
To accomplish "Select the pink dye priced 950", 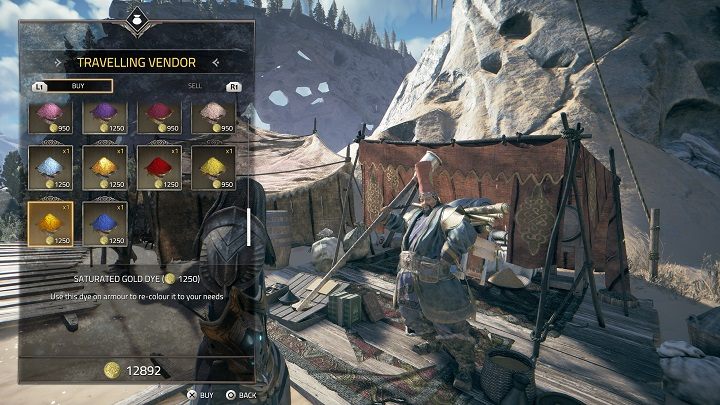I will (x=50, y=116).
